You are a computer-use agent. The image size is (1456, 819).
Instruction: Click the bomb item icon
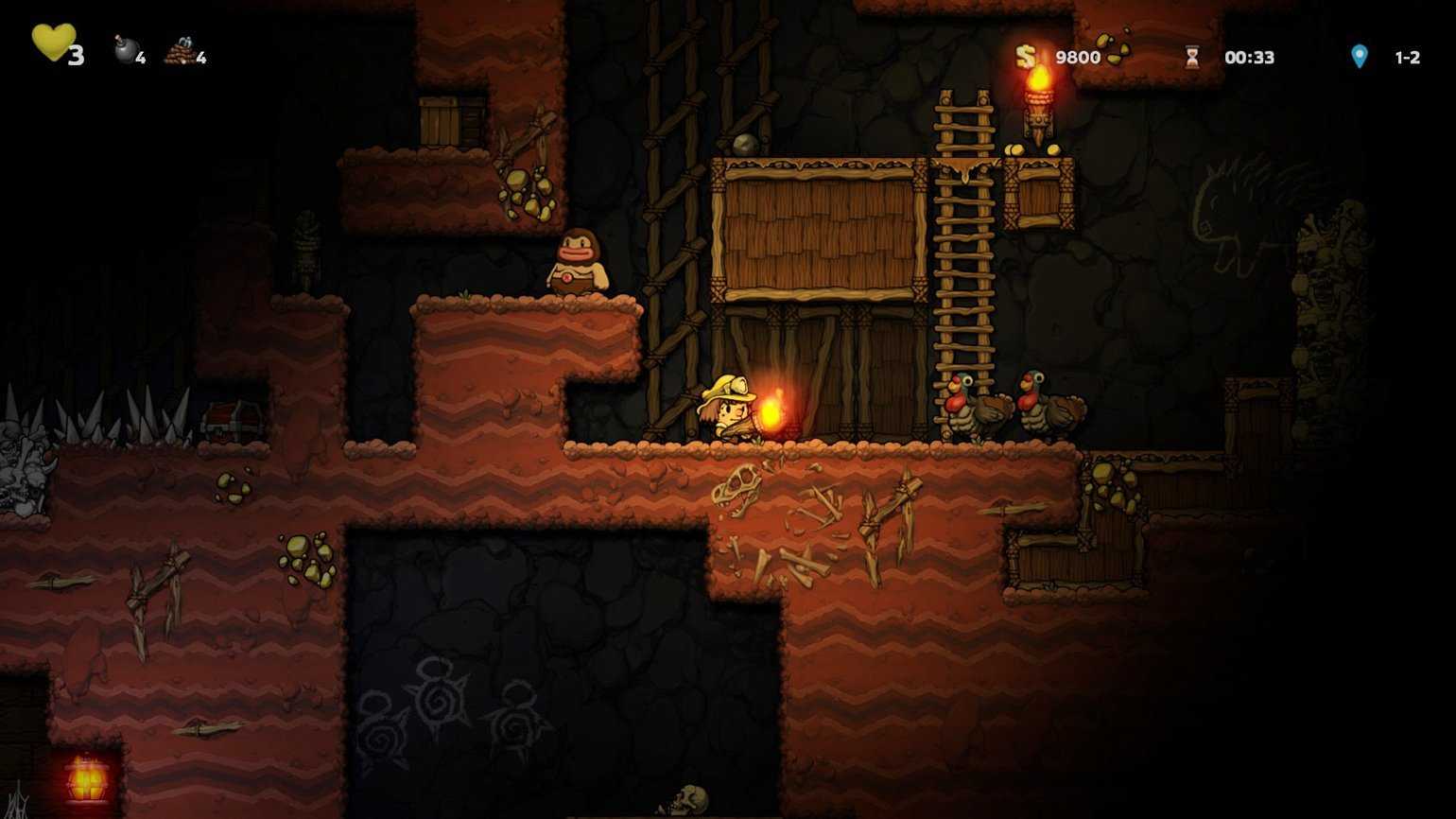pyautogui.click(x=126, y=50)
